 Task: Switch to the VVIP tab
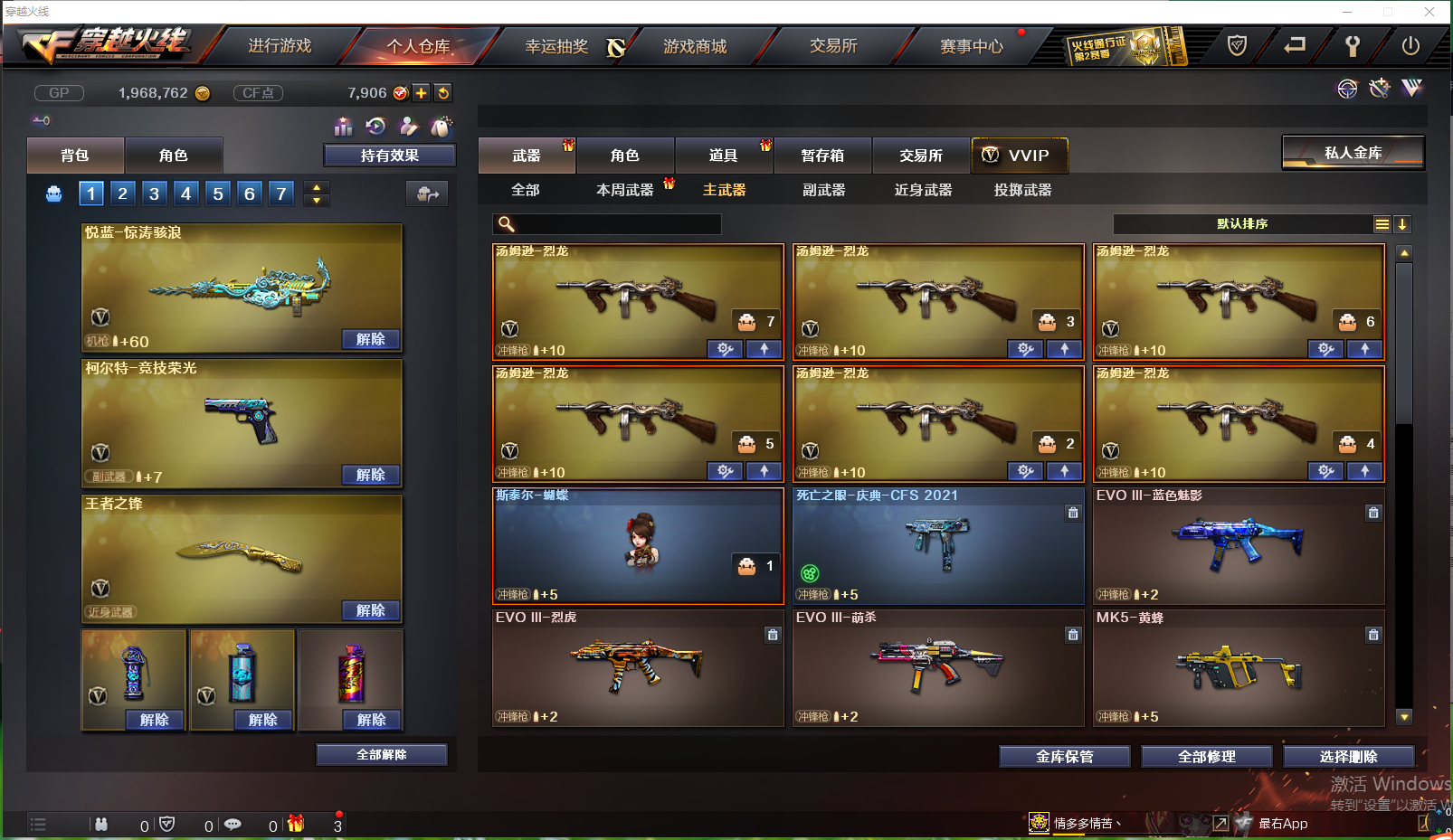[x=1020, y=155]
